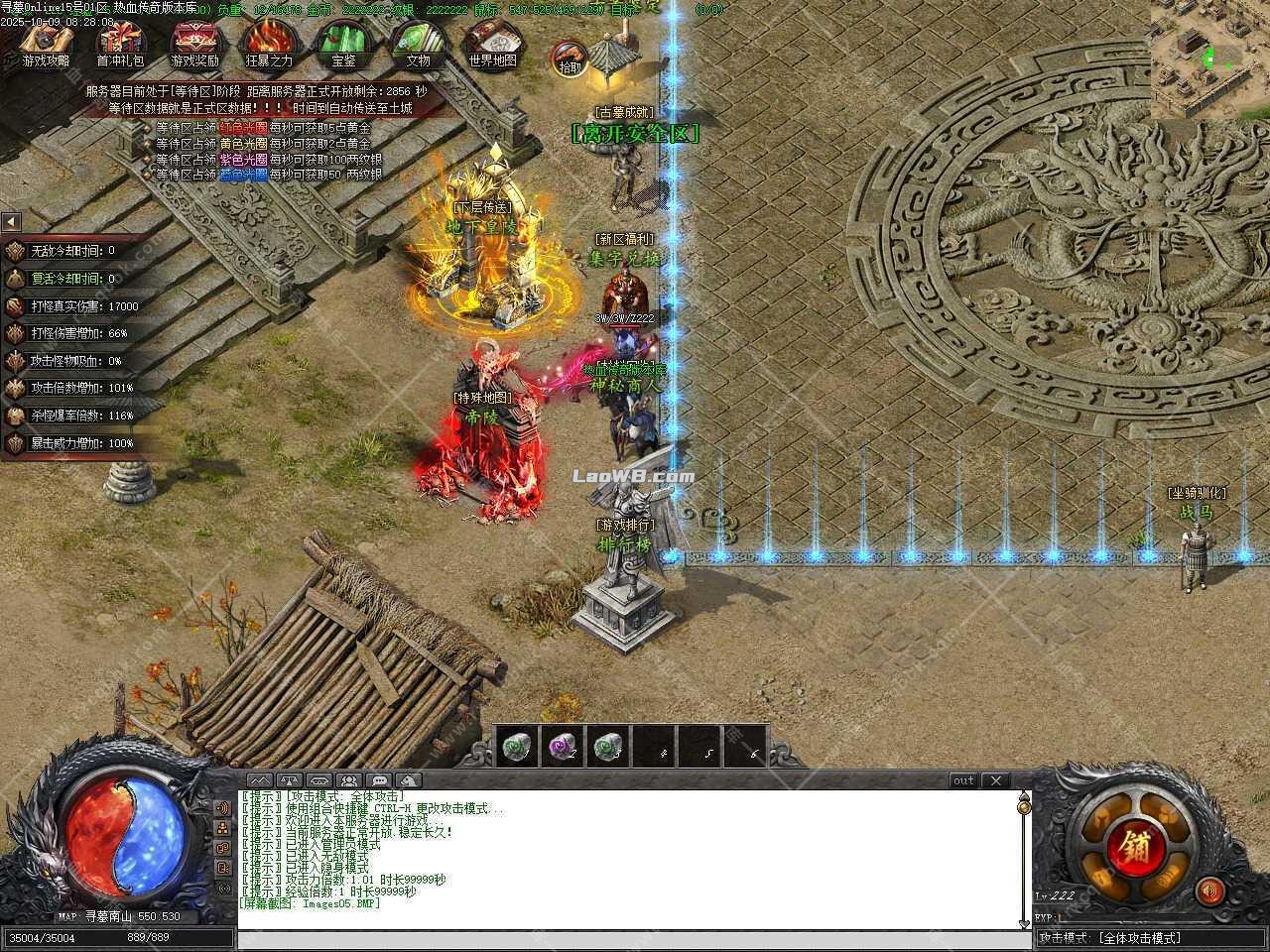Use the purple stone in hotbar slot 2
Screen dimensions: 1270x952
[x=563, y=747]
